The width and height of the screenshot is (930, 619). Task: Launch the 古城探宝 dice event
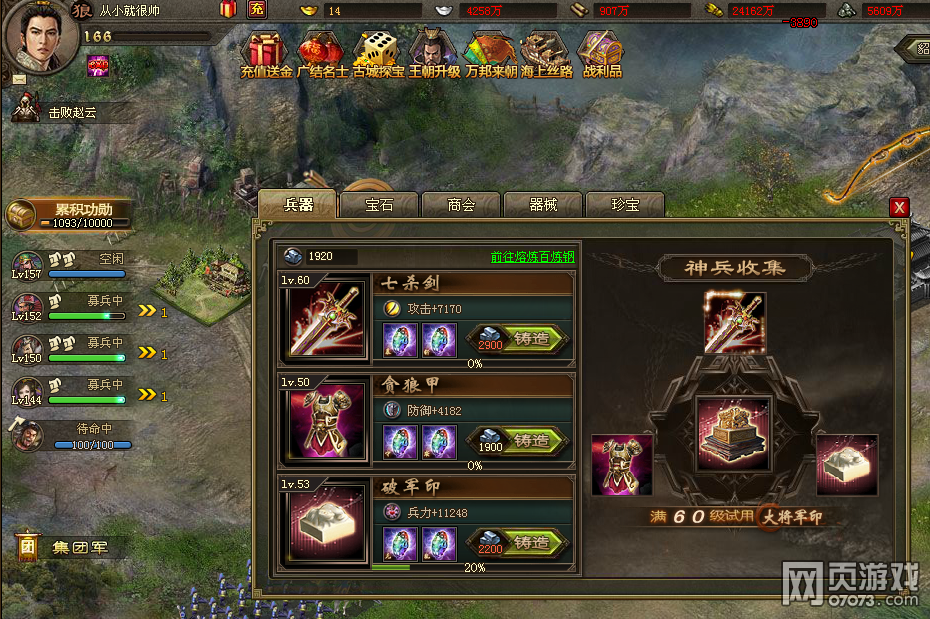378,54
